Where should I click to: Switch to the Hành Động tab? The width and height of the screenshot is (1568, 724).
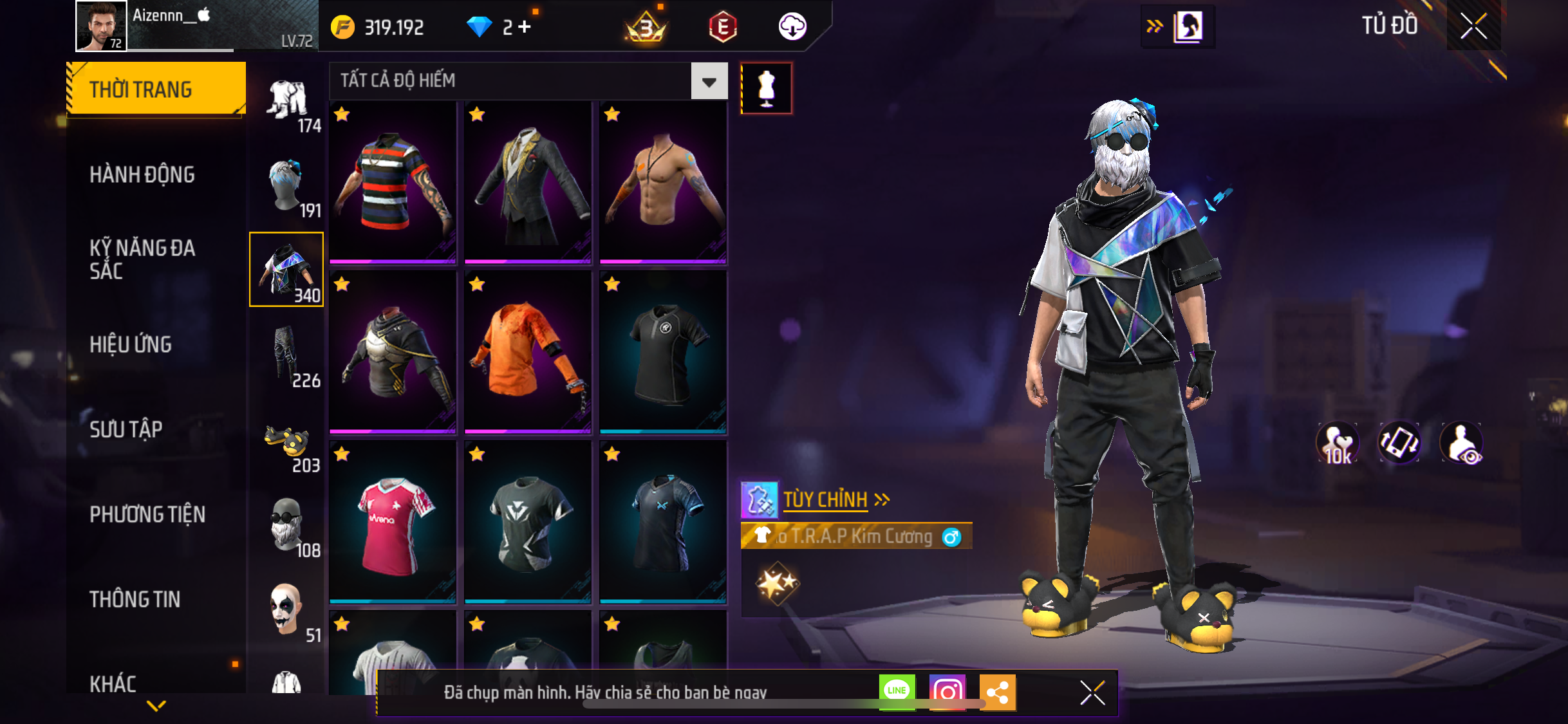click(142, 174)
